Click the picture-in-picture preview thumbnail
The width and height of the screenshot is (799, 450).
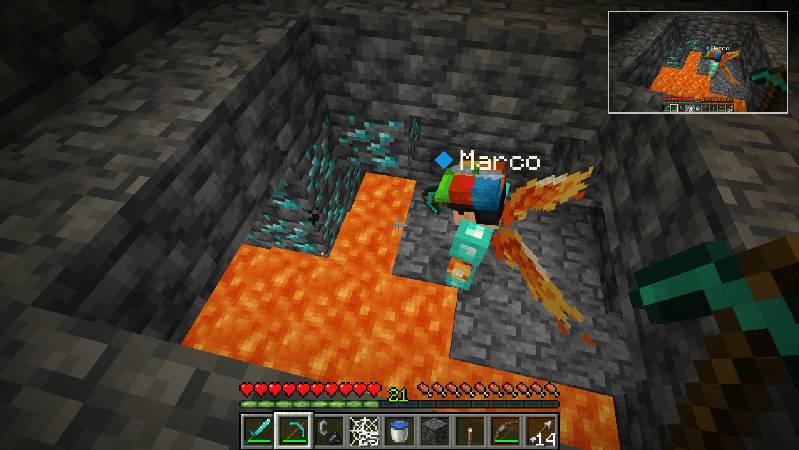697,60
